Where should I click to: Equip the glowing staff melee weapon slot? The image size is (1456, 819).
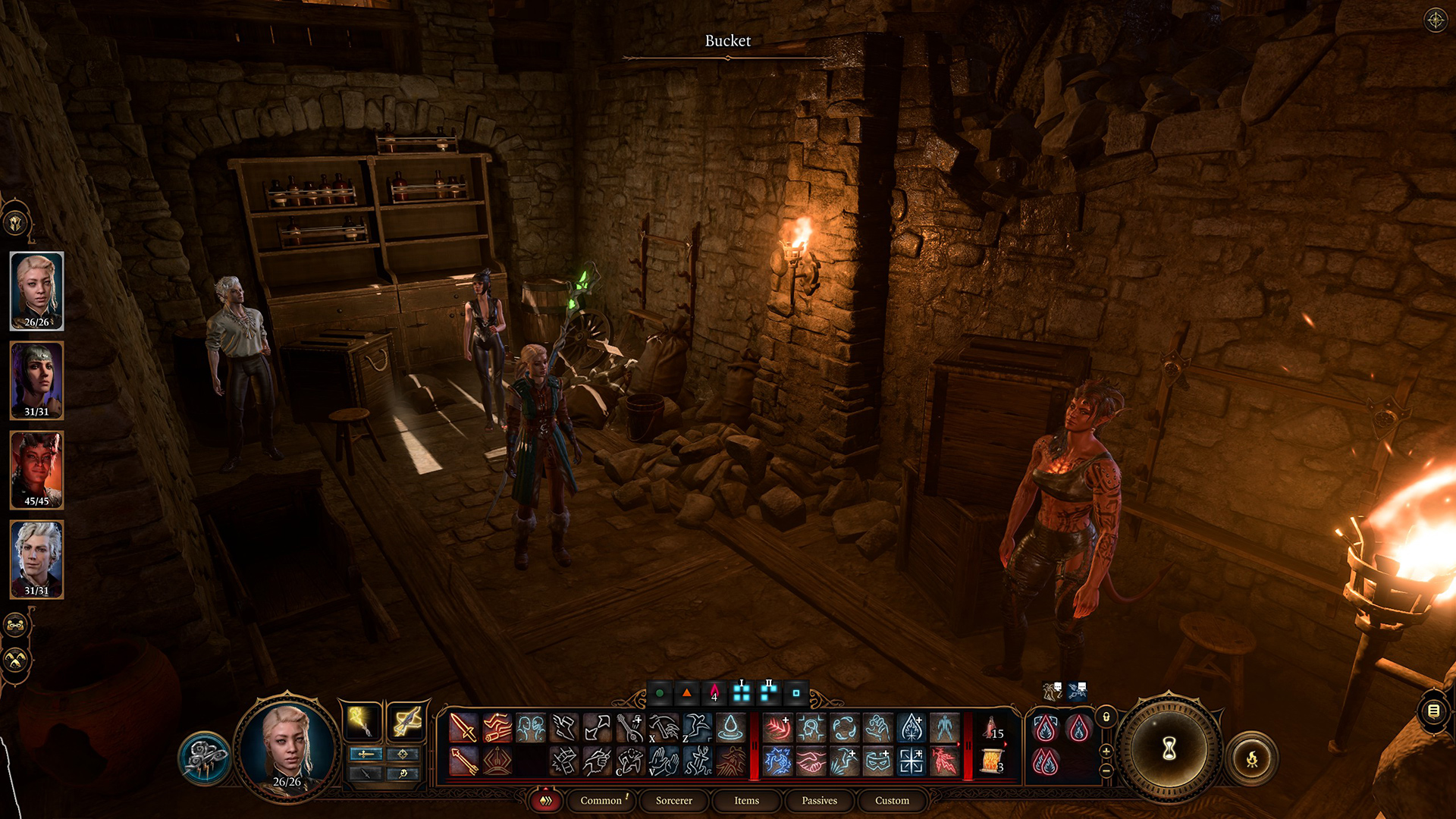click(x=363, y=721)
